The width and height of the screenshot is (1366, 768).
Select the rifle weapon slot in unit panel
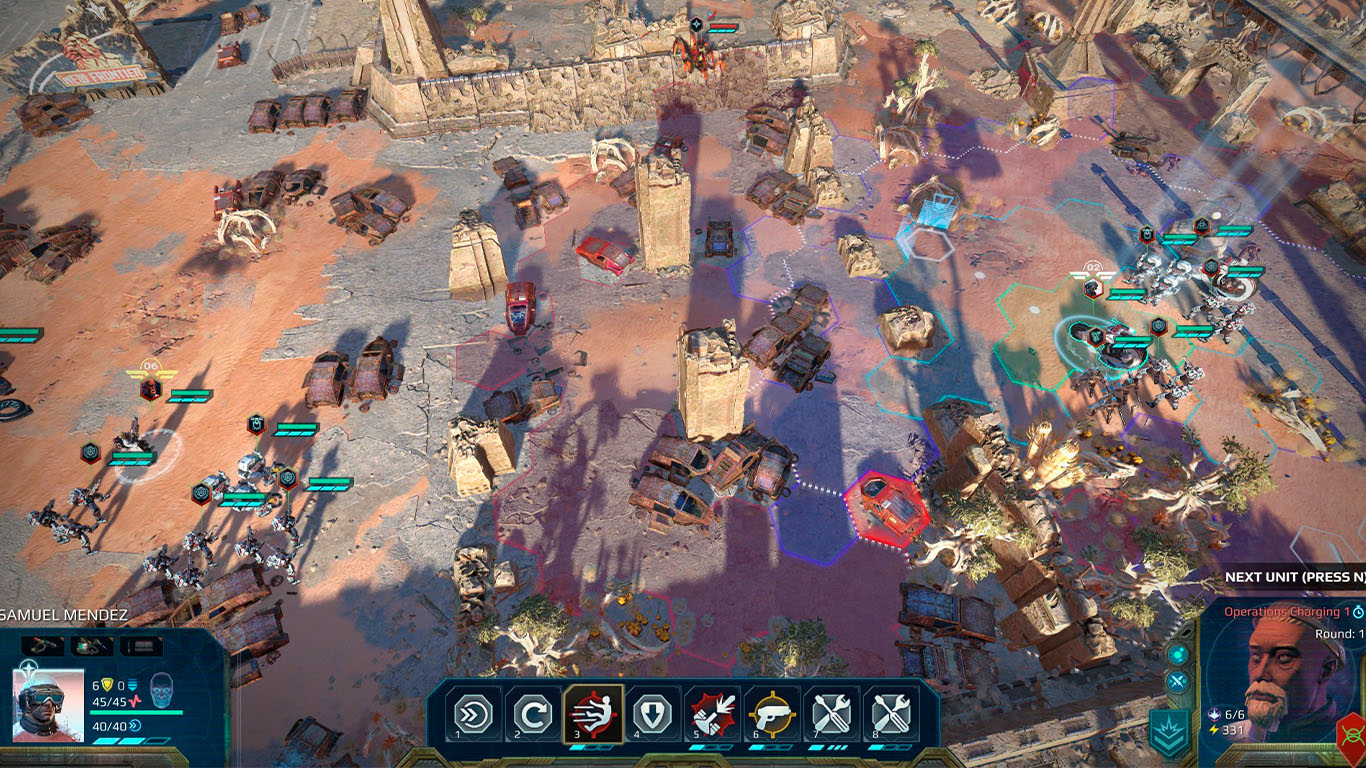point(43,646)
